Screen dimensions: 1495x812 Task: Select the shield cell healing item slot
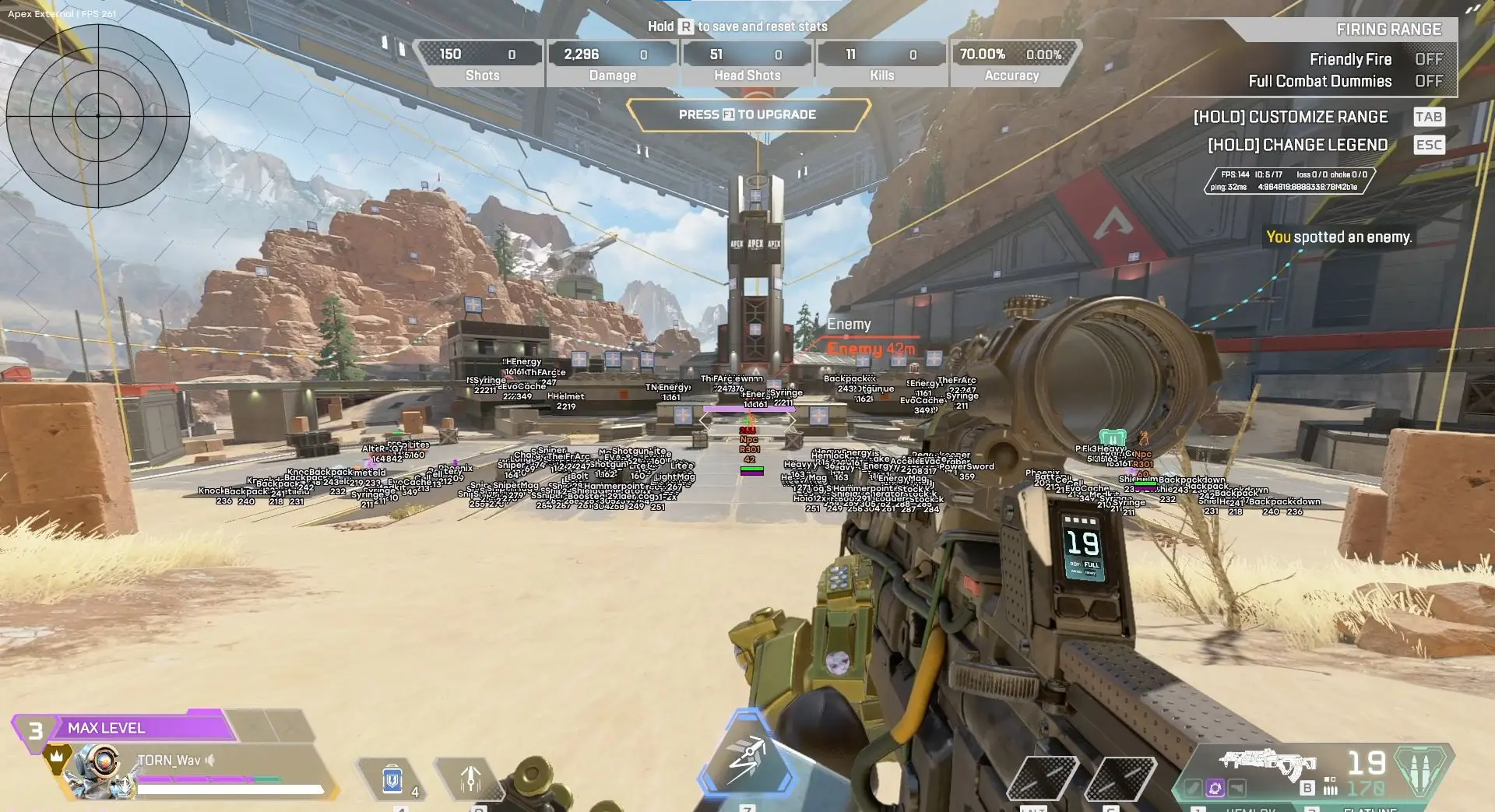click(x=392, y=779)
